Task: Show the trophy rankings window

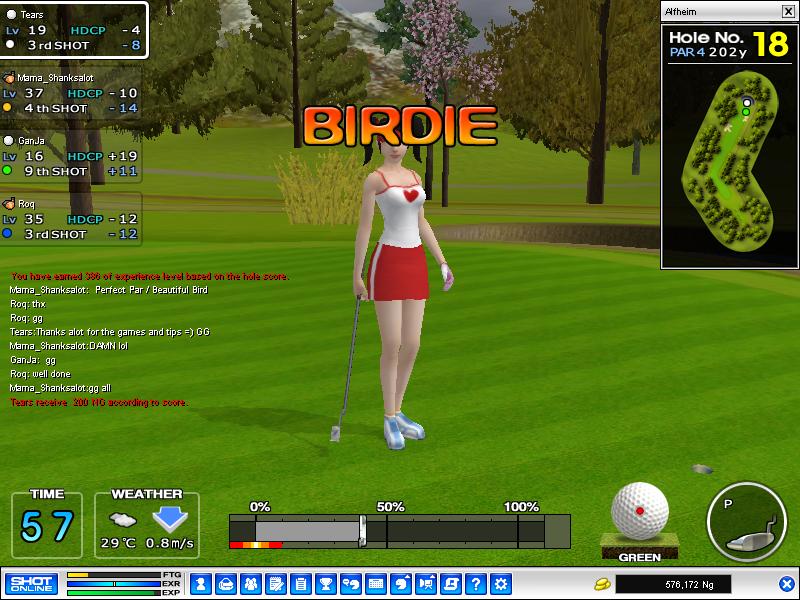Action: click(x=325, y=583)
